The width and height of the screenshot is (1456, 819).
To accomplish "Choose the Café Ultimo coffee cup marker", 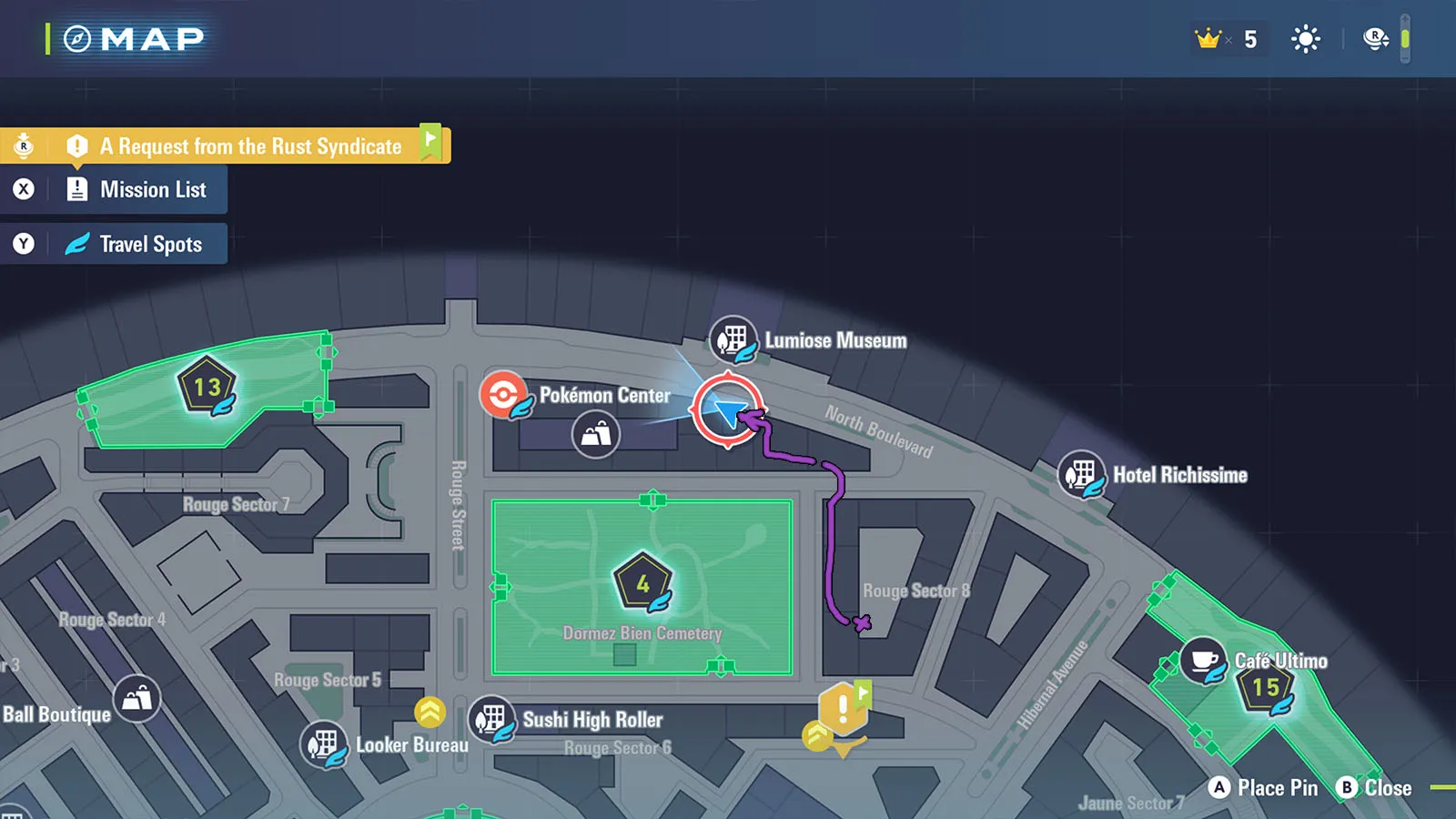I will pyautogui.click(x=1203, y=661).
